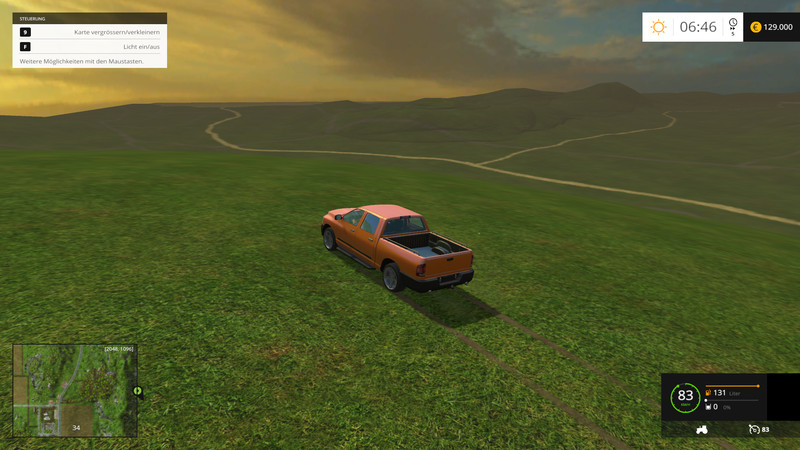Image resolution: width=800 pixels, height=450 pixels.
Task: Click the Steuerung help panel
Action: [x=90, y=40]
